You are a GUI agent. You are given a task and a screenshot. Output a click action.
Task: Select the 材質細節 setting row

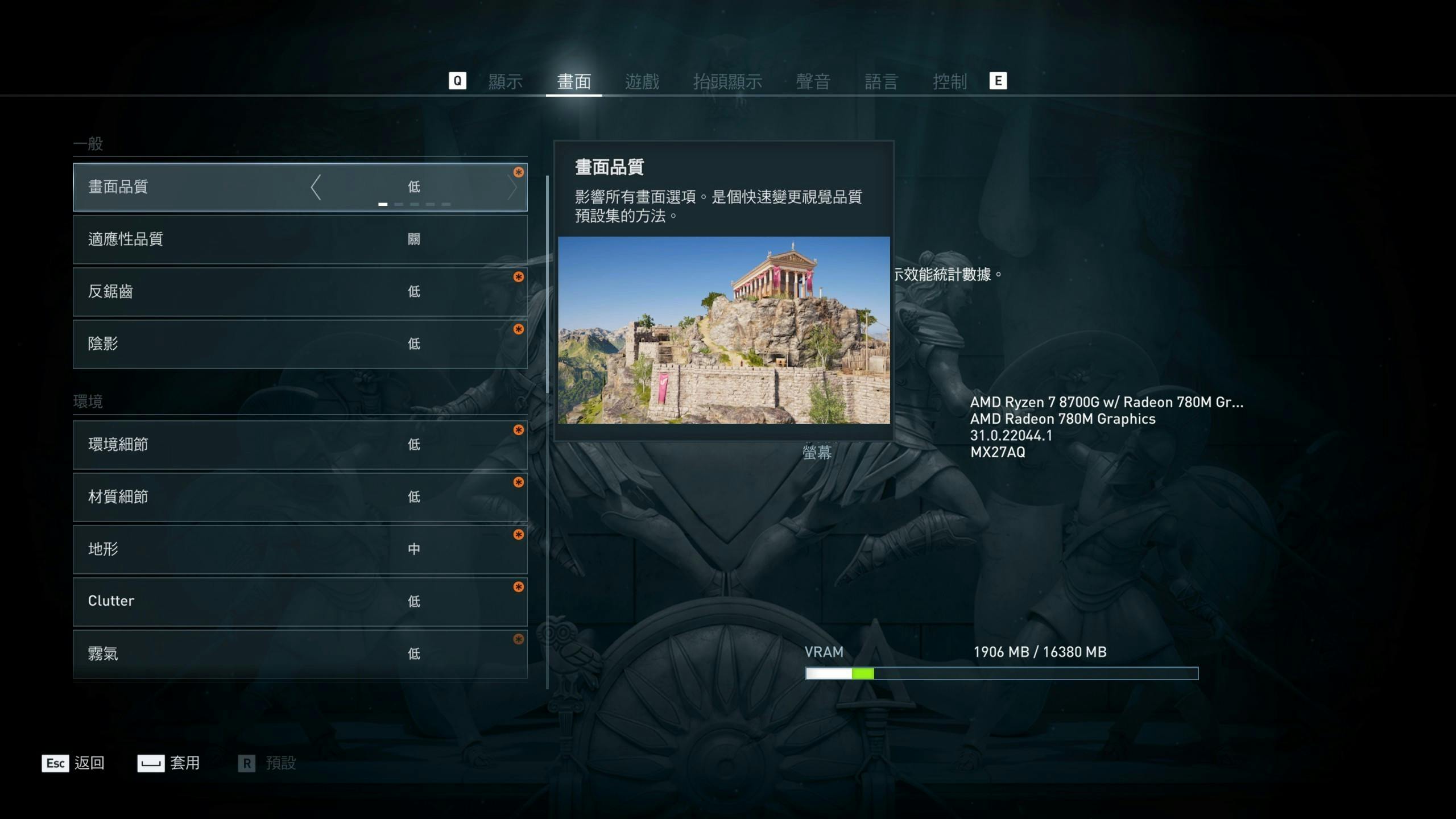300,497
